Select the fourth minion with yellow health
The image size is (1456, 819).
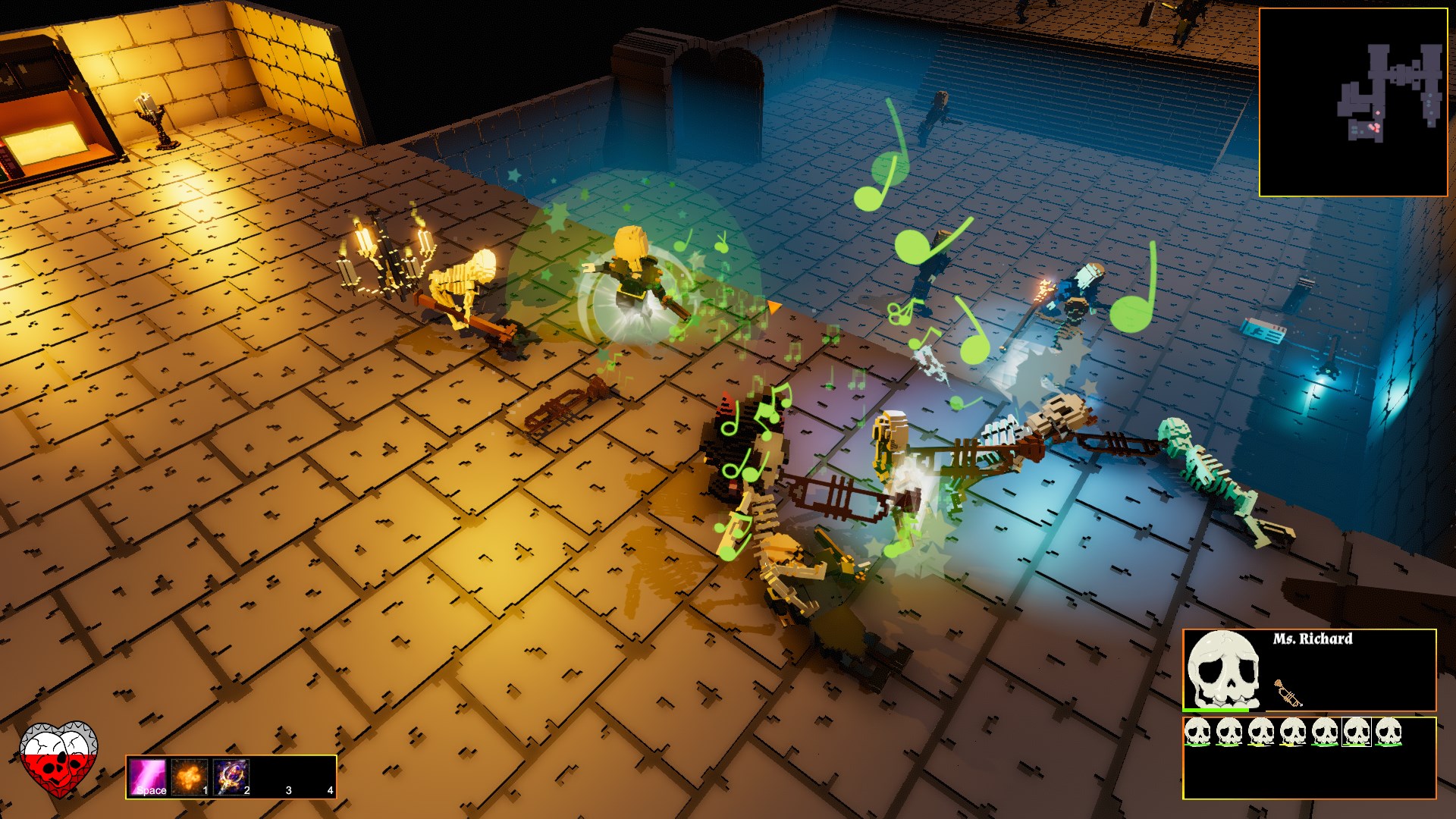tap(1293, 730)
